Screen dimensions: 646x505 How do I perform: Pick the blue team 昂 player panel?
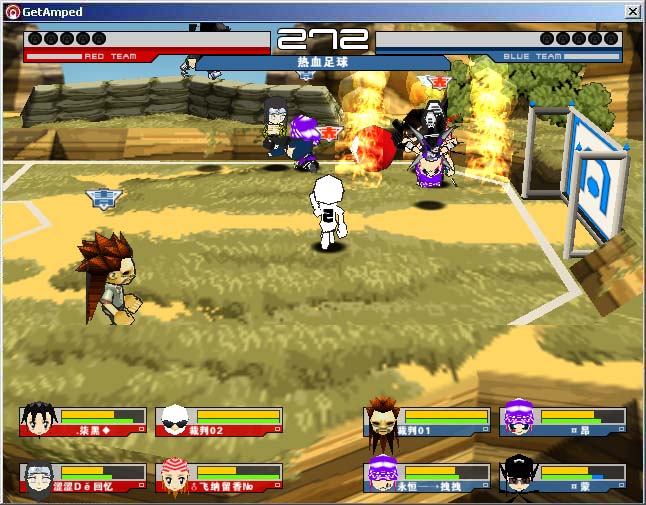[562, 421]
